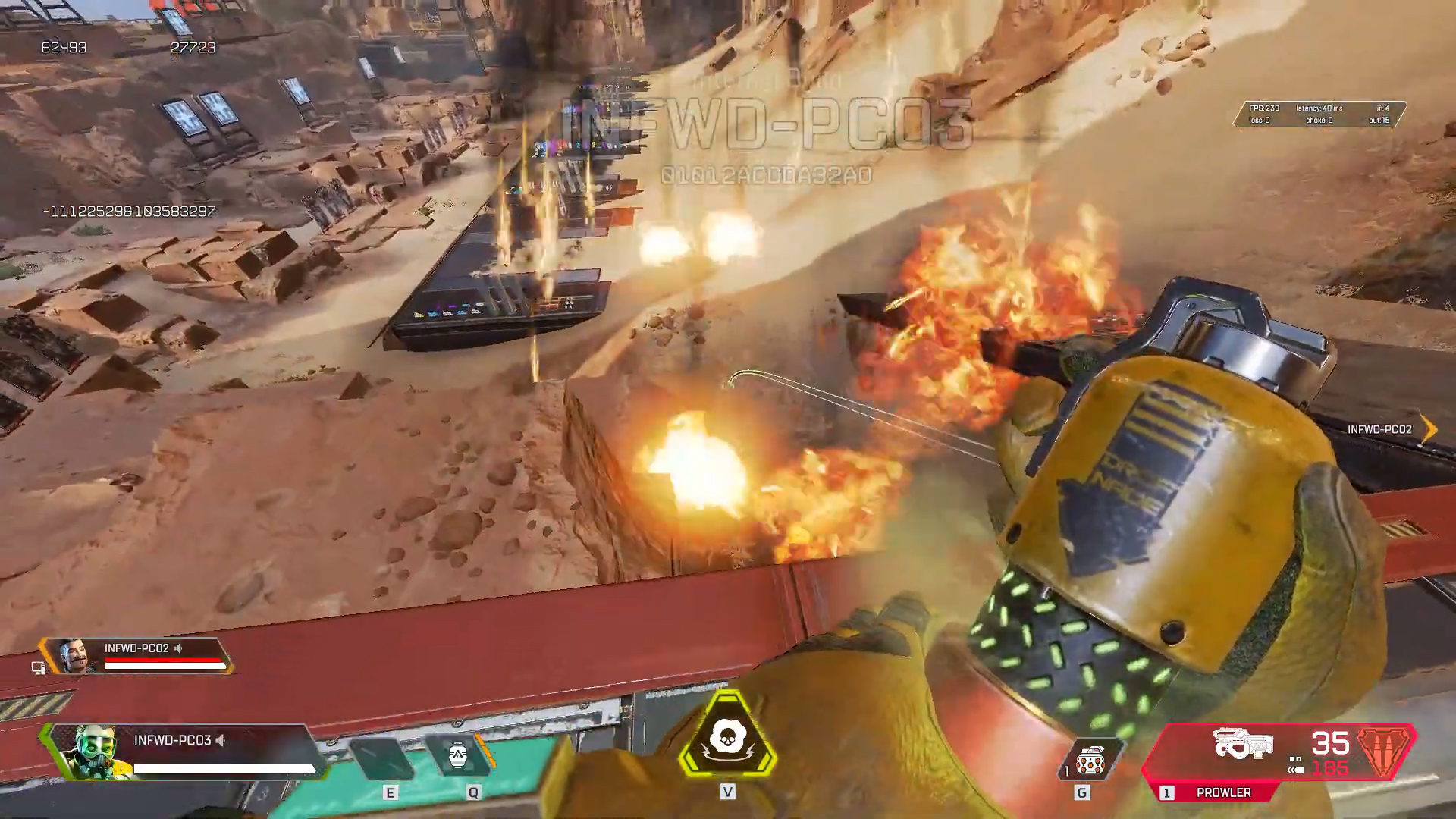This screenshot has height=819, width=1456.
Task: Click the INFWD-PC03 Caustic portrait
Action: (x=86, y=752)
